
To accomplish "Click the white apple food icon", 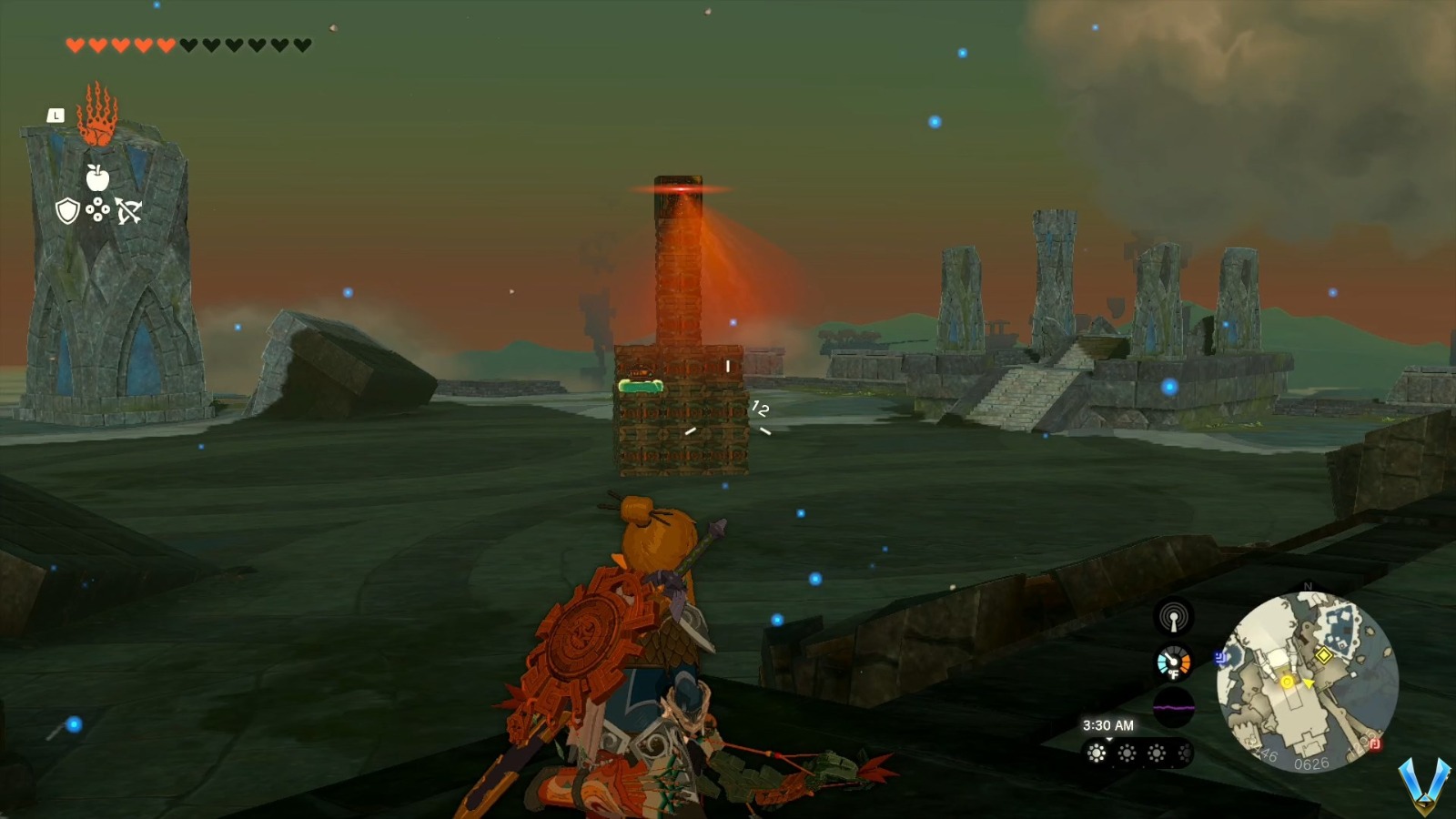I will pos(97,177).
